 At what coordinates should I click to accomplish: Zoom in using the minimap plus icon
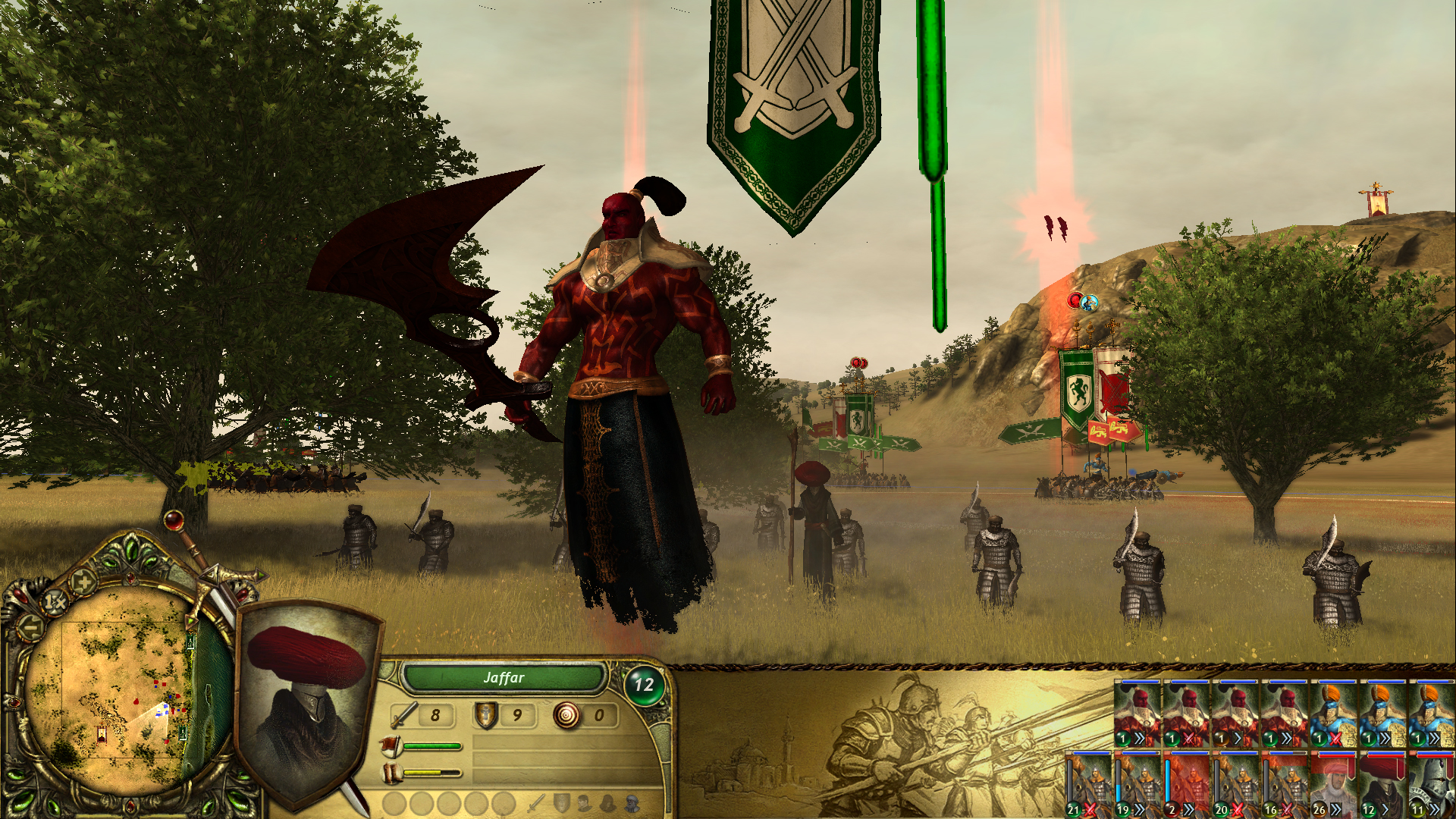pos(84,583)
